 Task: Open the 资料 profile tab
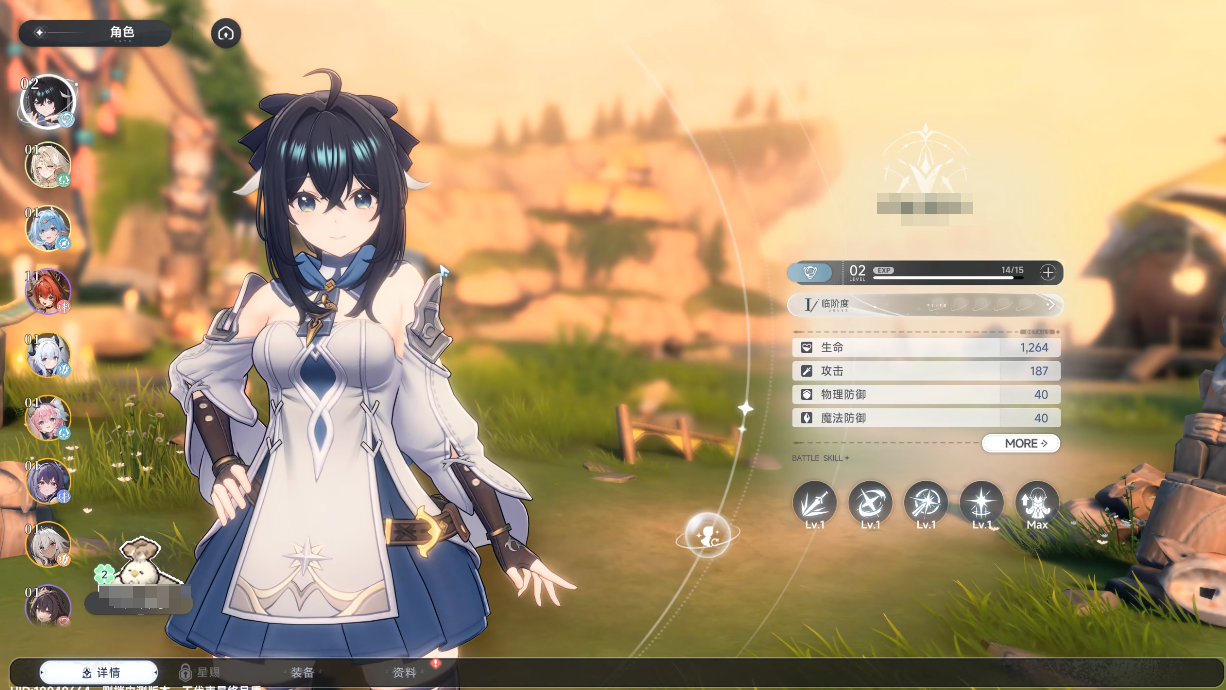tap(404, 673)
